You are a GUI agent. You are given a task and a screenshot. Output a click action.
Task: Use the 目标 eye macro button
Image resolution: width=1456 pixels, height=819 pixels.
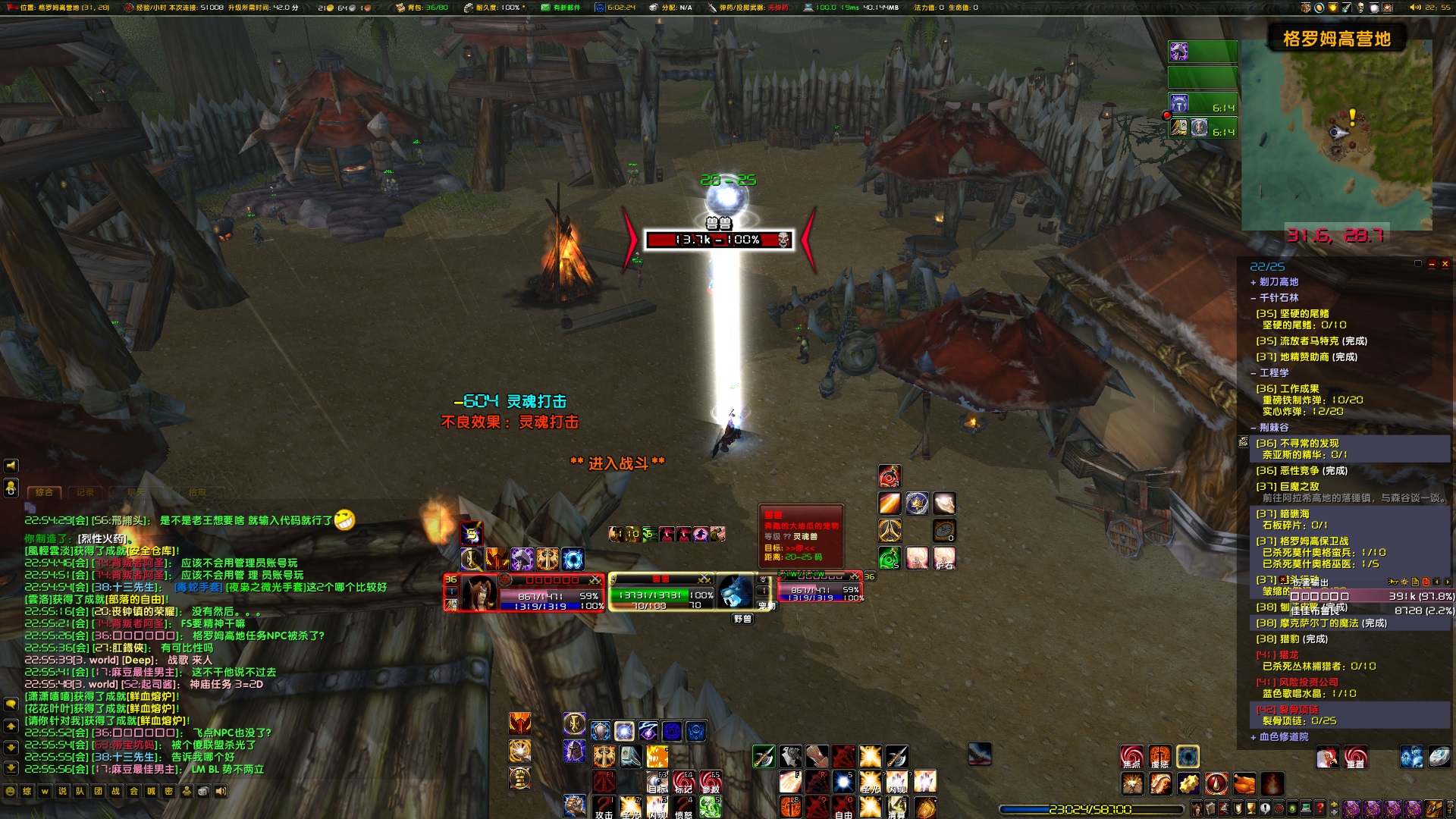point(657,781)
